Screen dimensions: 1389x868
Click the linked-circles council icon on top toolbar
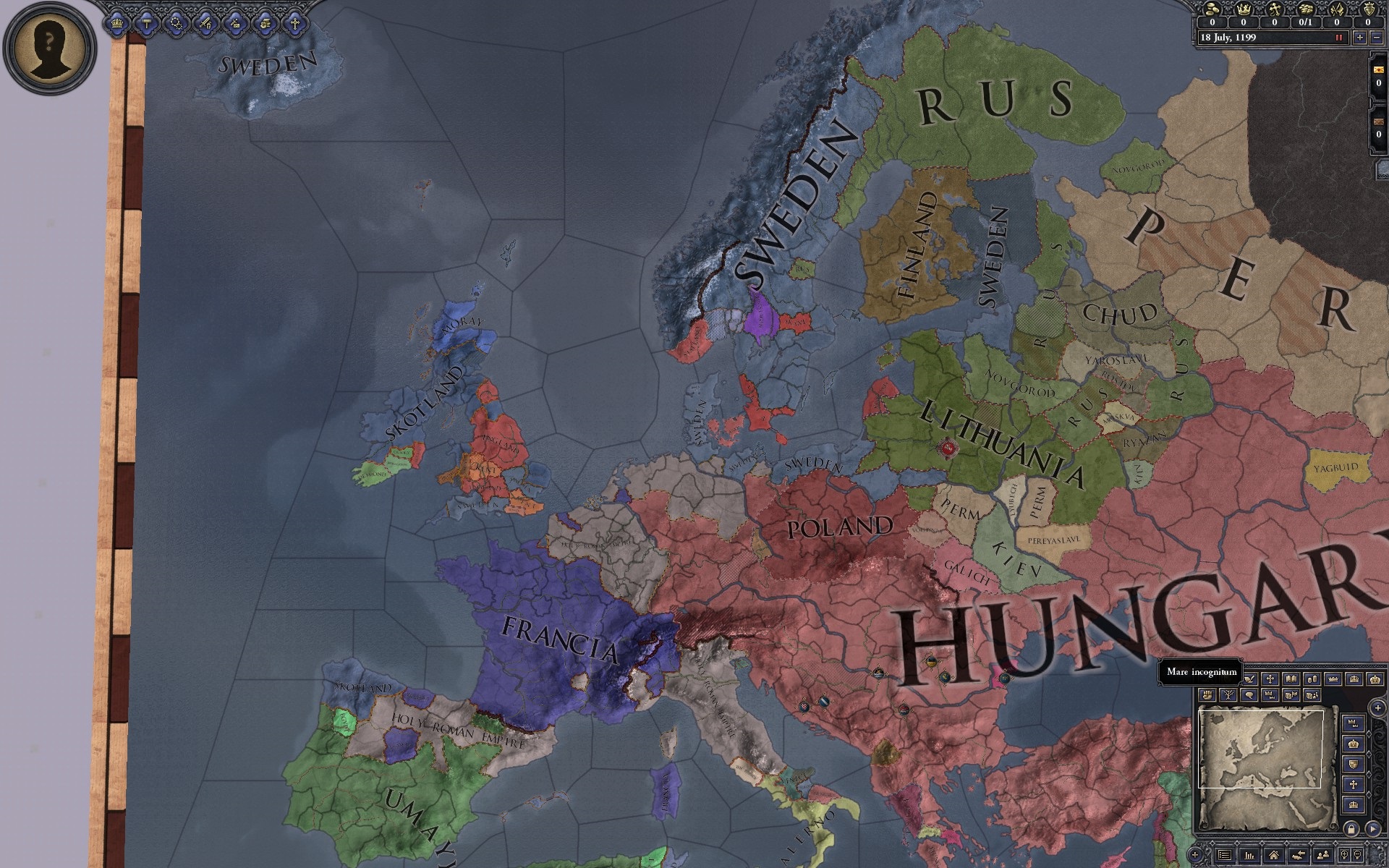click(177, 24)
